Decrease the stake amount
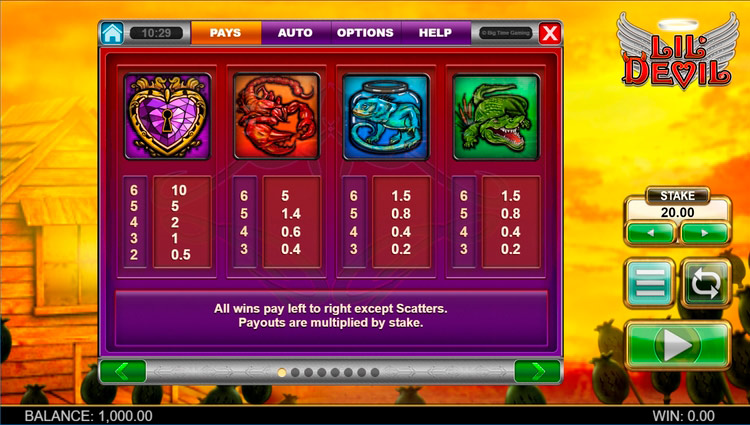Viewport: 750px width, 425px height. coord(650,233)
